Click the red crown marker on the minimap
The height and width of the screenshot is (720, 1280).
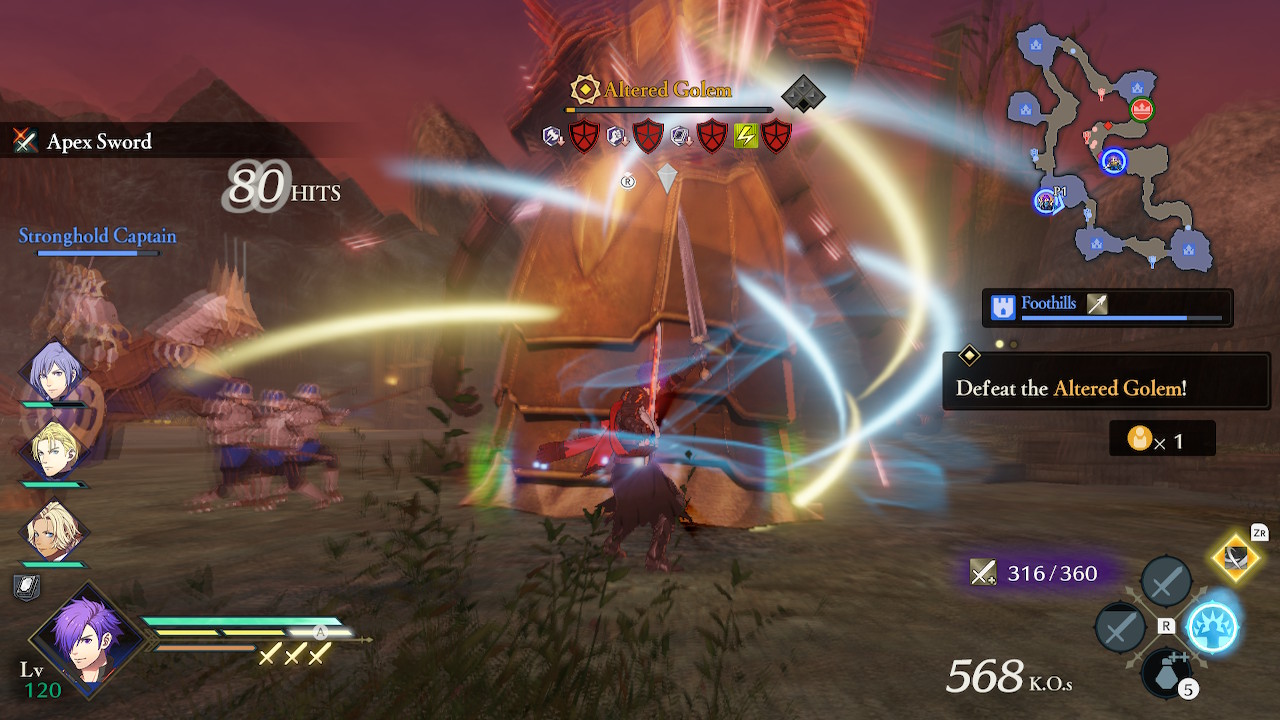1142,109
